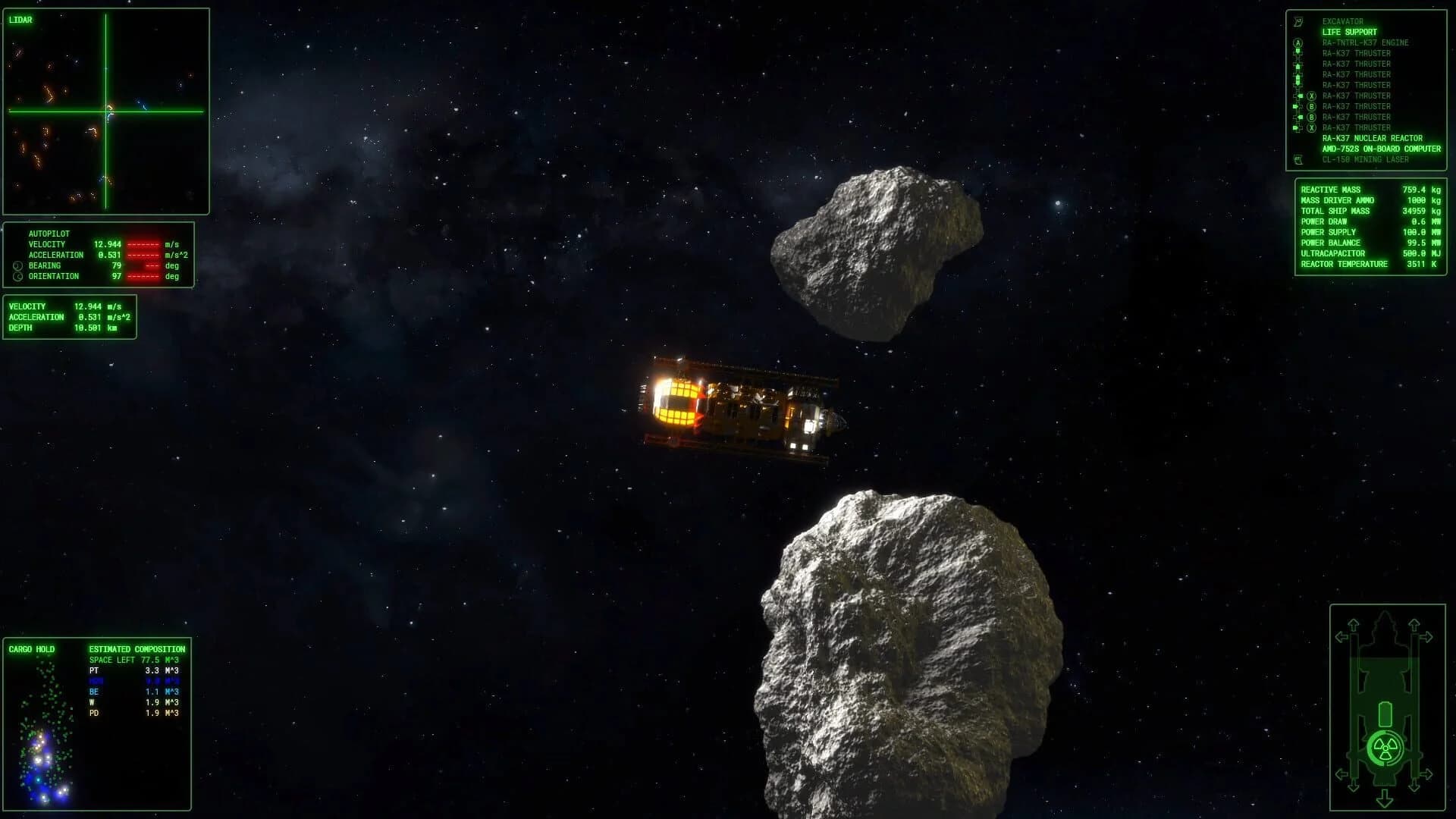Expand the AUTOPILOT readout panel
Viewport: 1456px width, 819px height.
(49, 234)
